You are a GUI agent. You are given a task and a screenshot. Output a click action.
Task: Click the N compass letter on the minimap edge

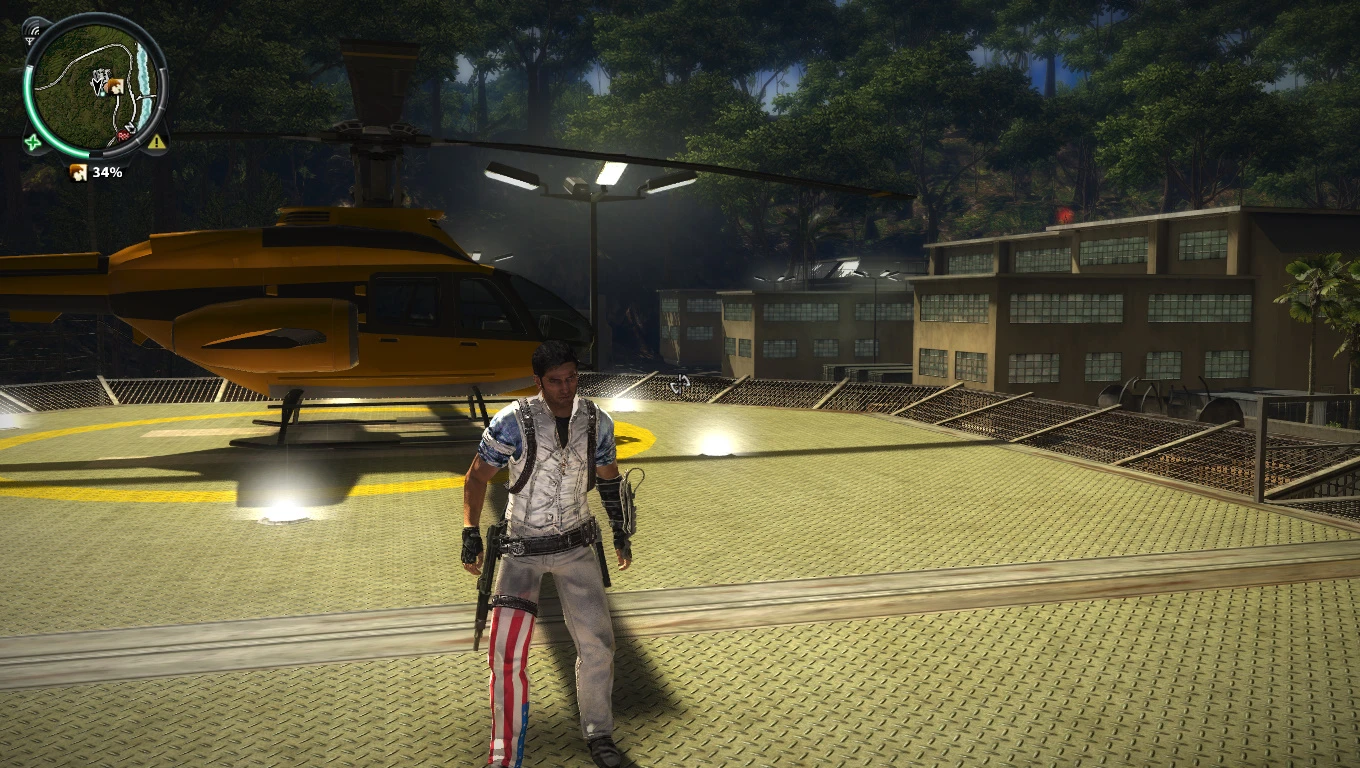(129, 125)
